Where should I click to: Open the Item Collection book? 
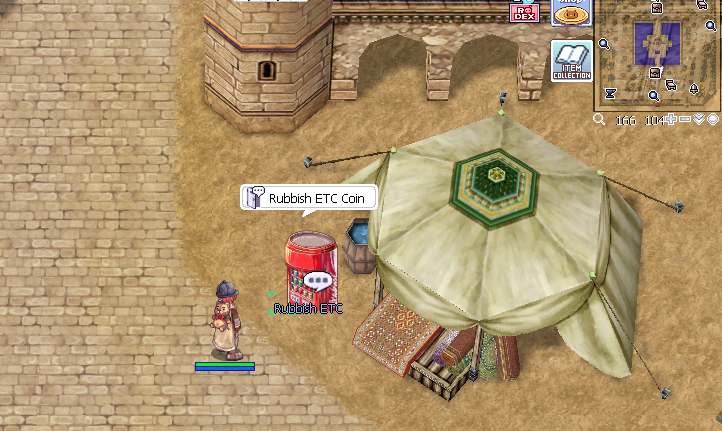pos(572,61)
